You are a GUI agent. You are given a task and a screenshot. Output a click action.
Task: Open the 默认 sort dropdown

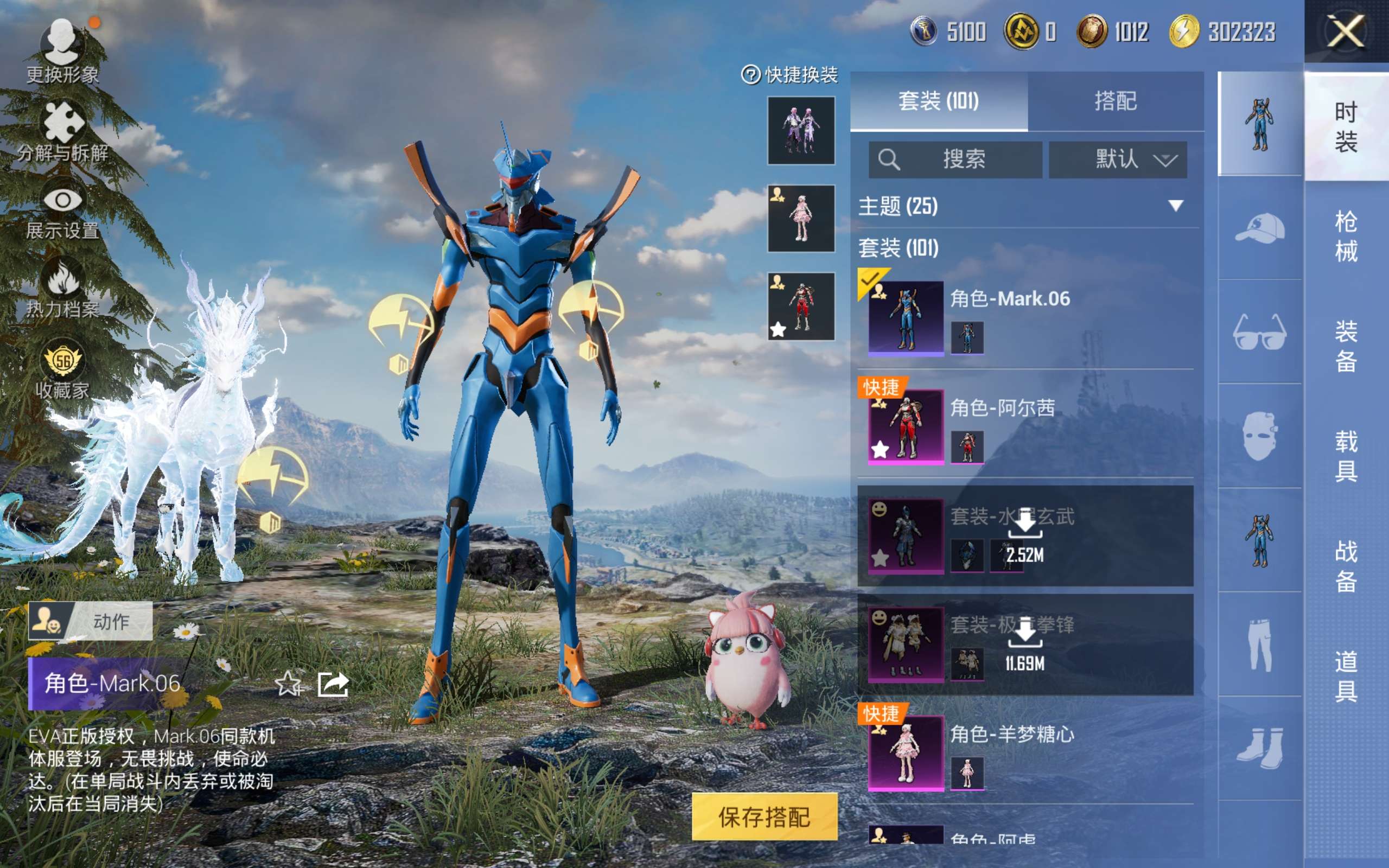coord(1118,159)
